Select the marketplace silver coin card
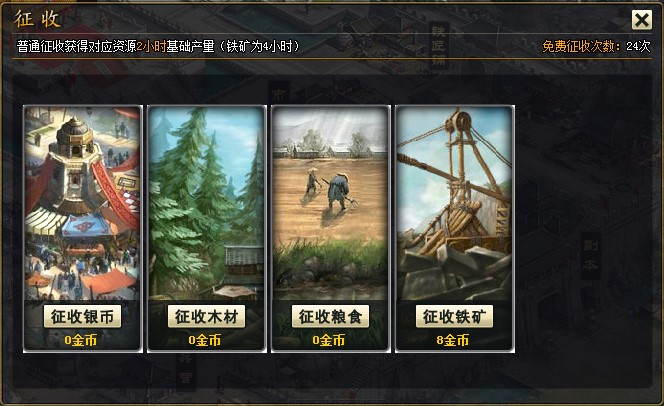Viewport: 664px width, 406px height. pos(82,200)
